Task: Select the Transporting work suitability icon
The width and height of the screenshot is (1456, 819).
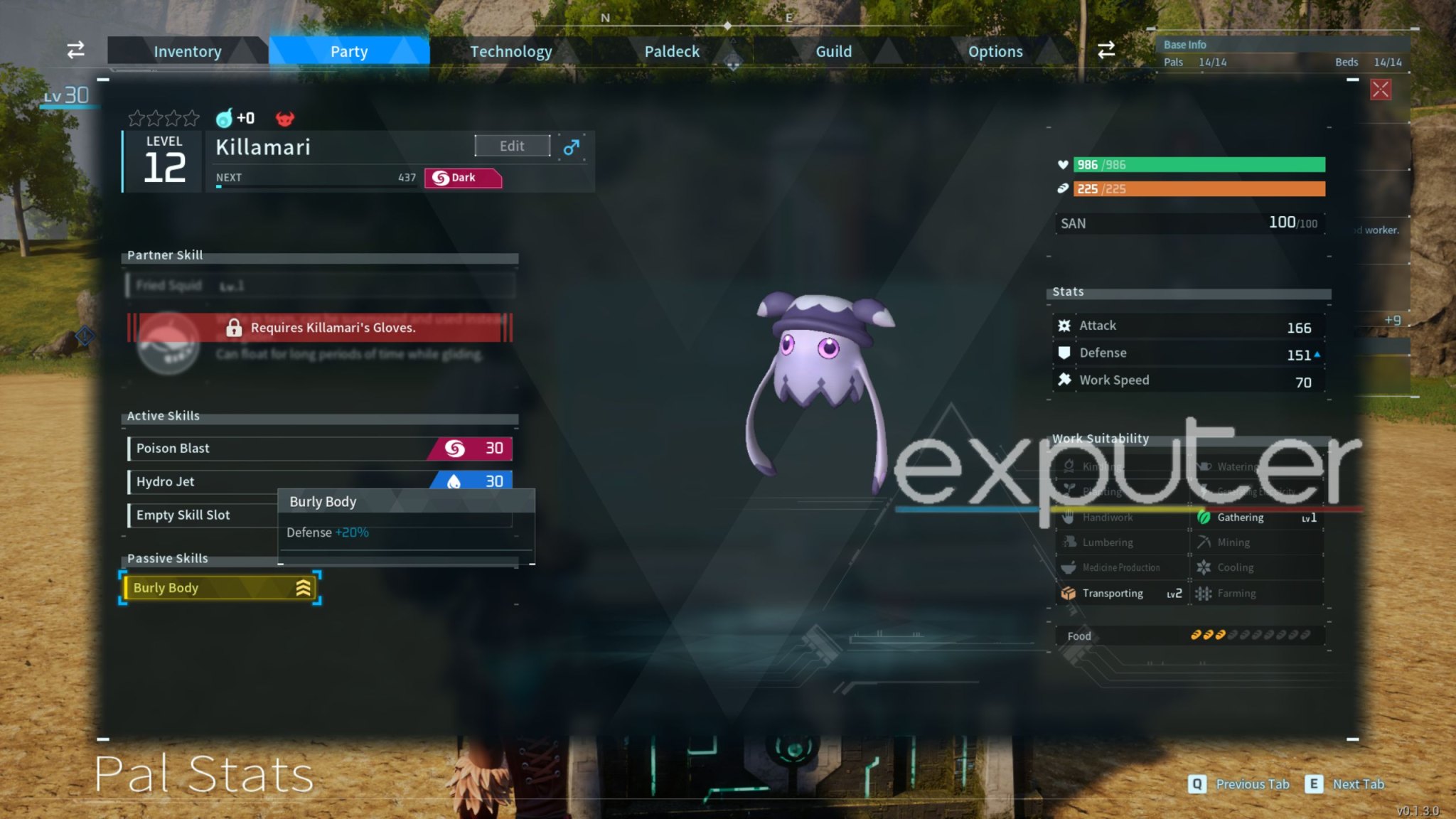Action: click(1069, 593)
